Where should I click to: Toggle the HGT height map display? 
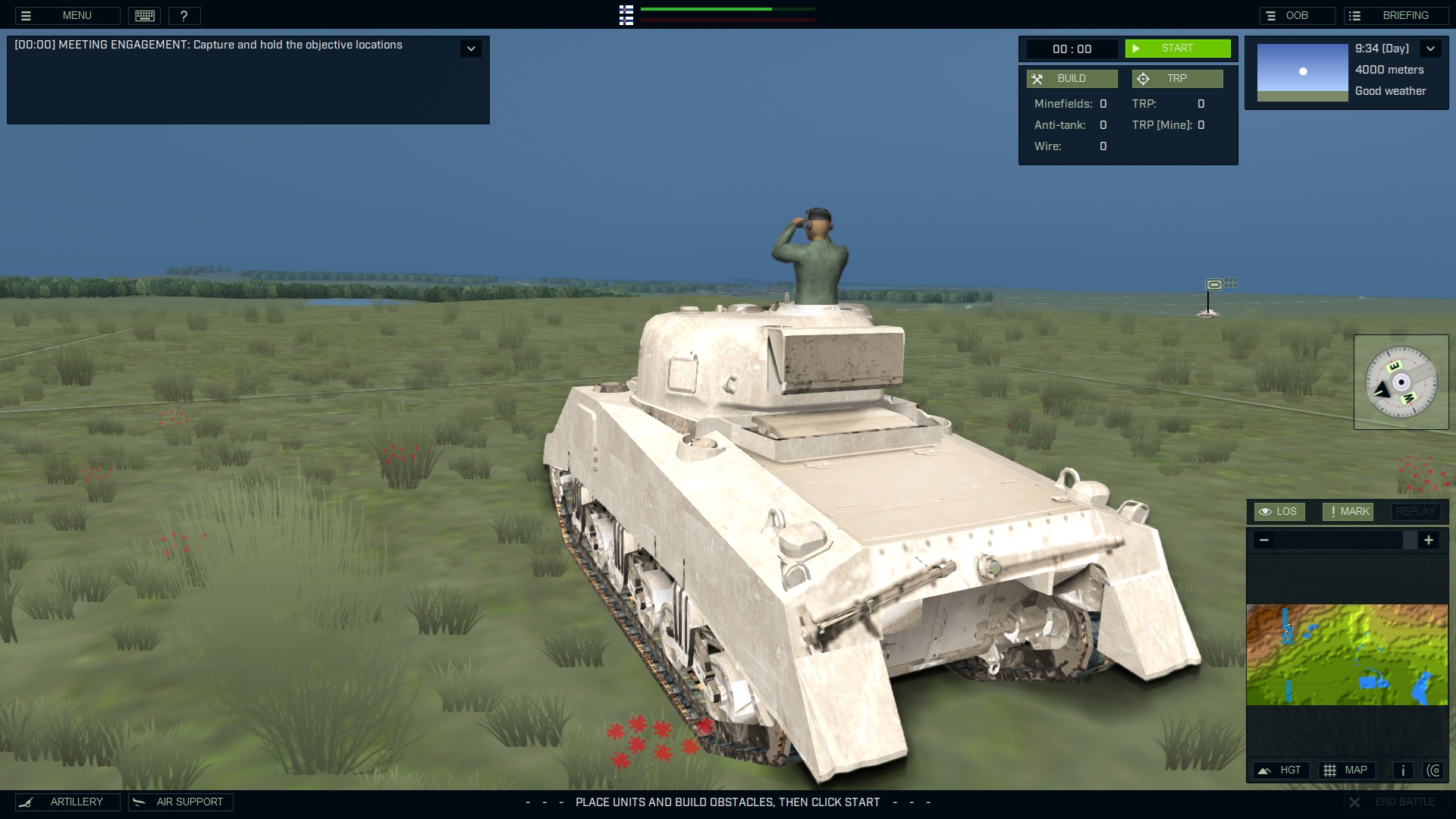tap(1282, 770)
